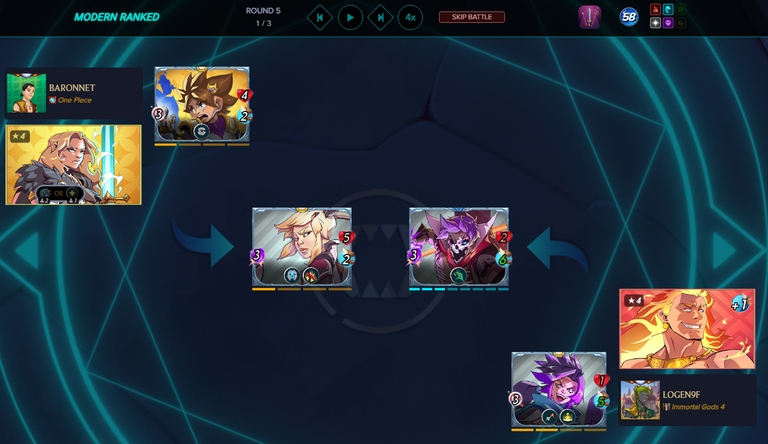
Task: Toggle the 4x playback speed
Action: tap(410, 17)
